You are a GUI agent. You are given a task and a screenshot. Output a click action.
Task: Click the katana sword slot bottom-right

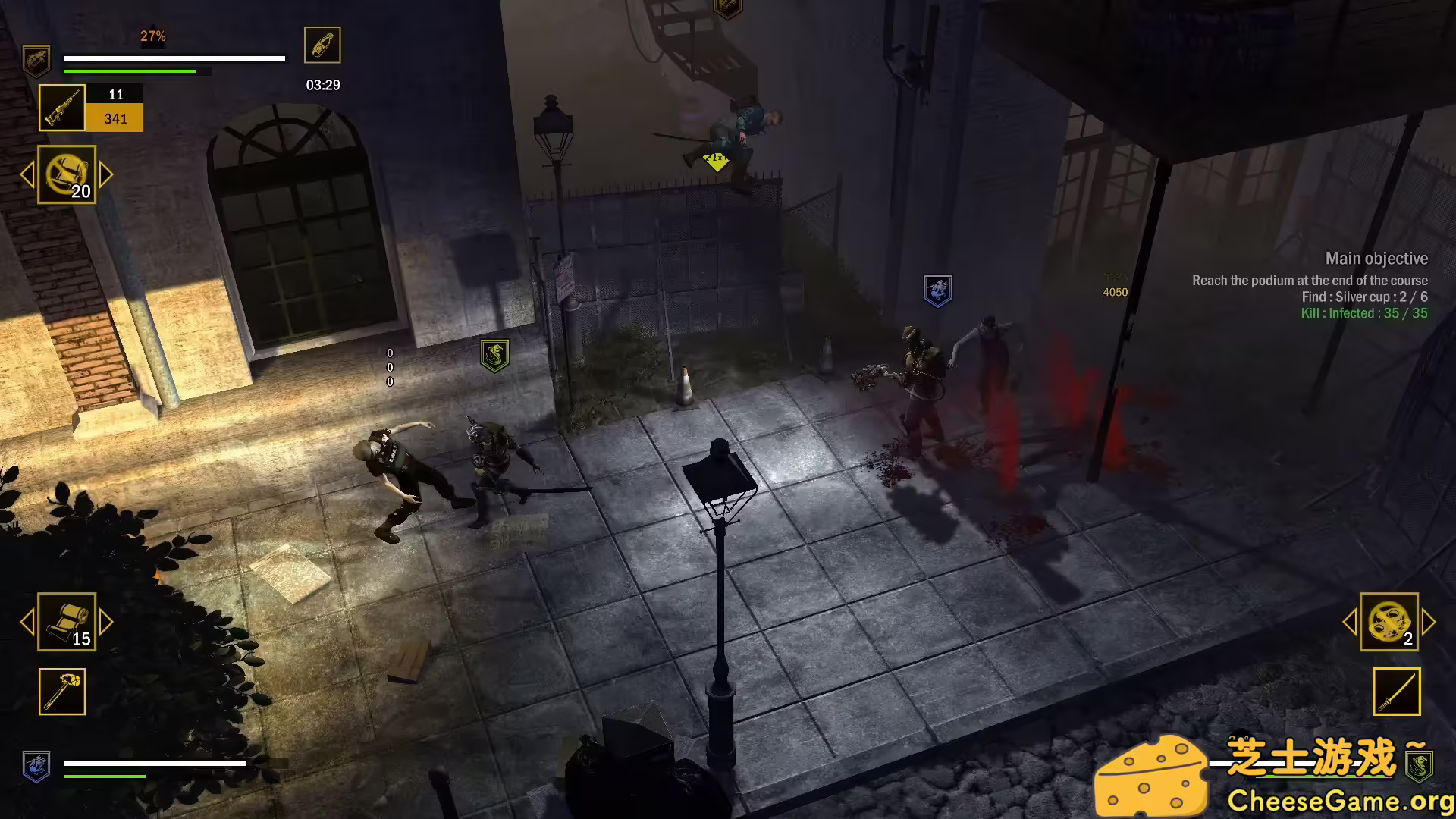coord(1395,692)
